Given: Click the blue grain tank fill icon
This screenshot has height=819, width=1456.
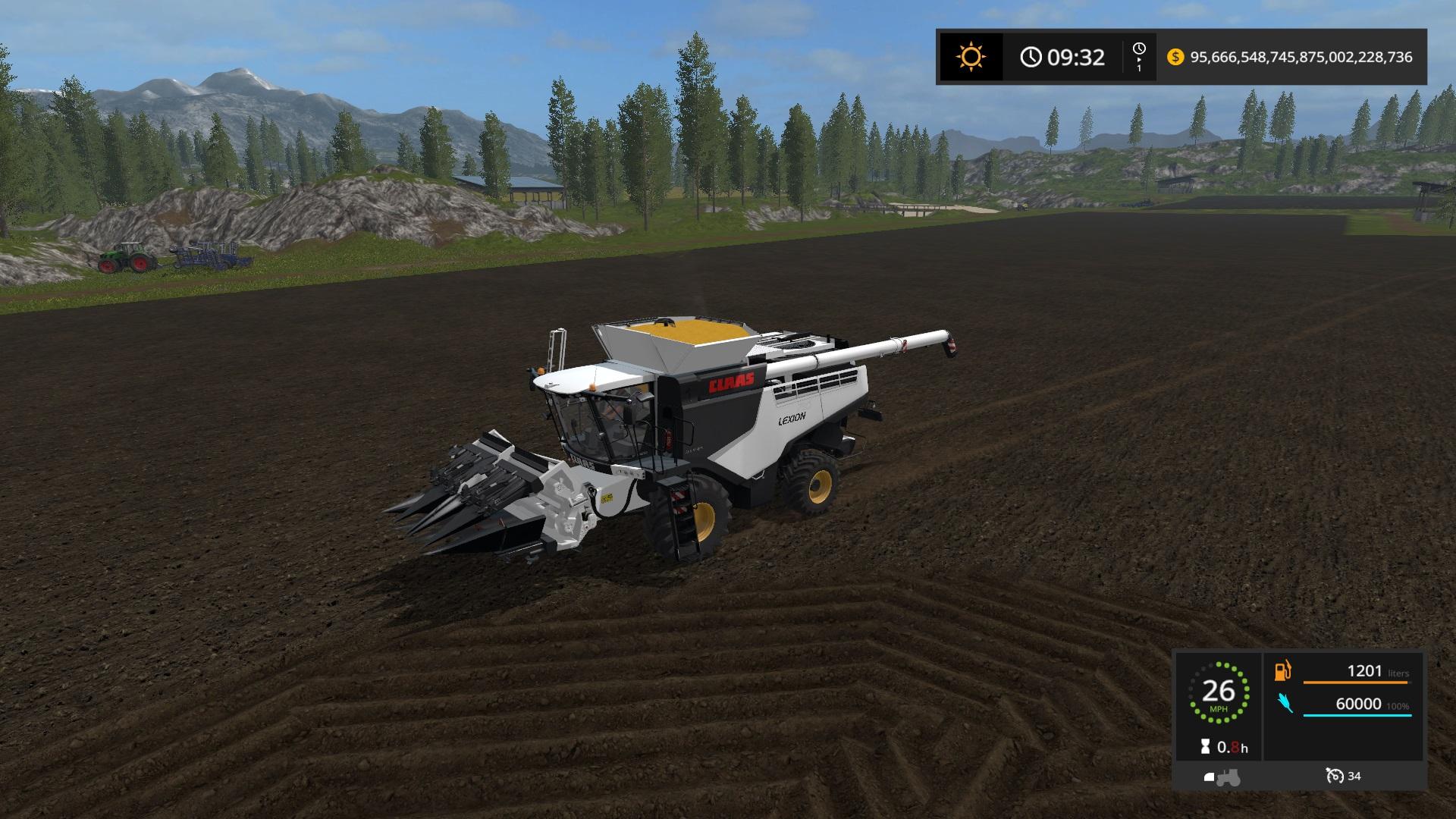Looking at the screenshot, I should [1285, 703].
